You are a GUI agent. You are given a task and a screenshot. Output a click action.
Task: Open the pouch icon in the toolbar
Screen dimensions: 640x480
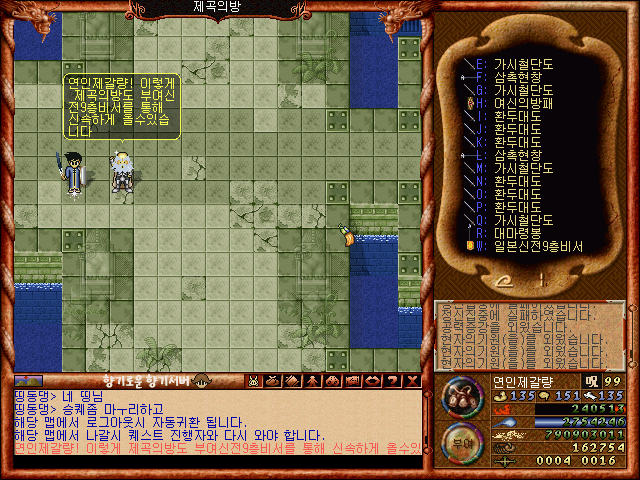pos(272,381)
